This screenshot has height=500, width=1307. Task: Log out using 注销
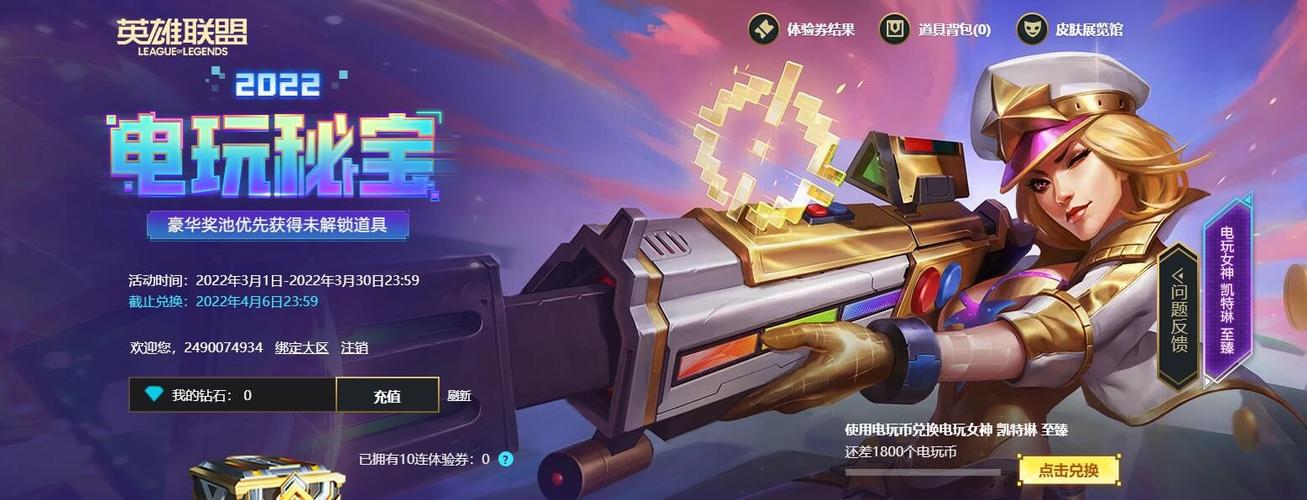pyautogui.click(x=354, y=348)
